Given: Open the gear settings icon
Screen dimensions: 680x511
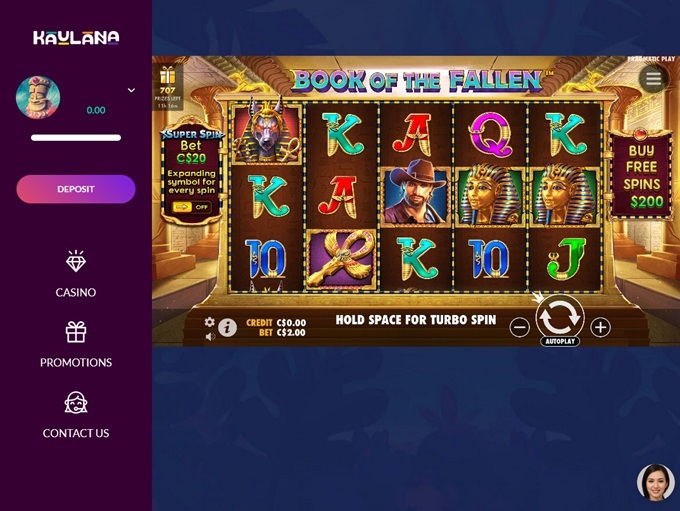Looking at the screenshot, I should pos(210,322).
